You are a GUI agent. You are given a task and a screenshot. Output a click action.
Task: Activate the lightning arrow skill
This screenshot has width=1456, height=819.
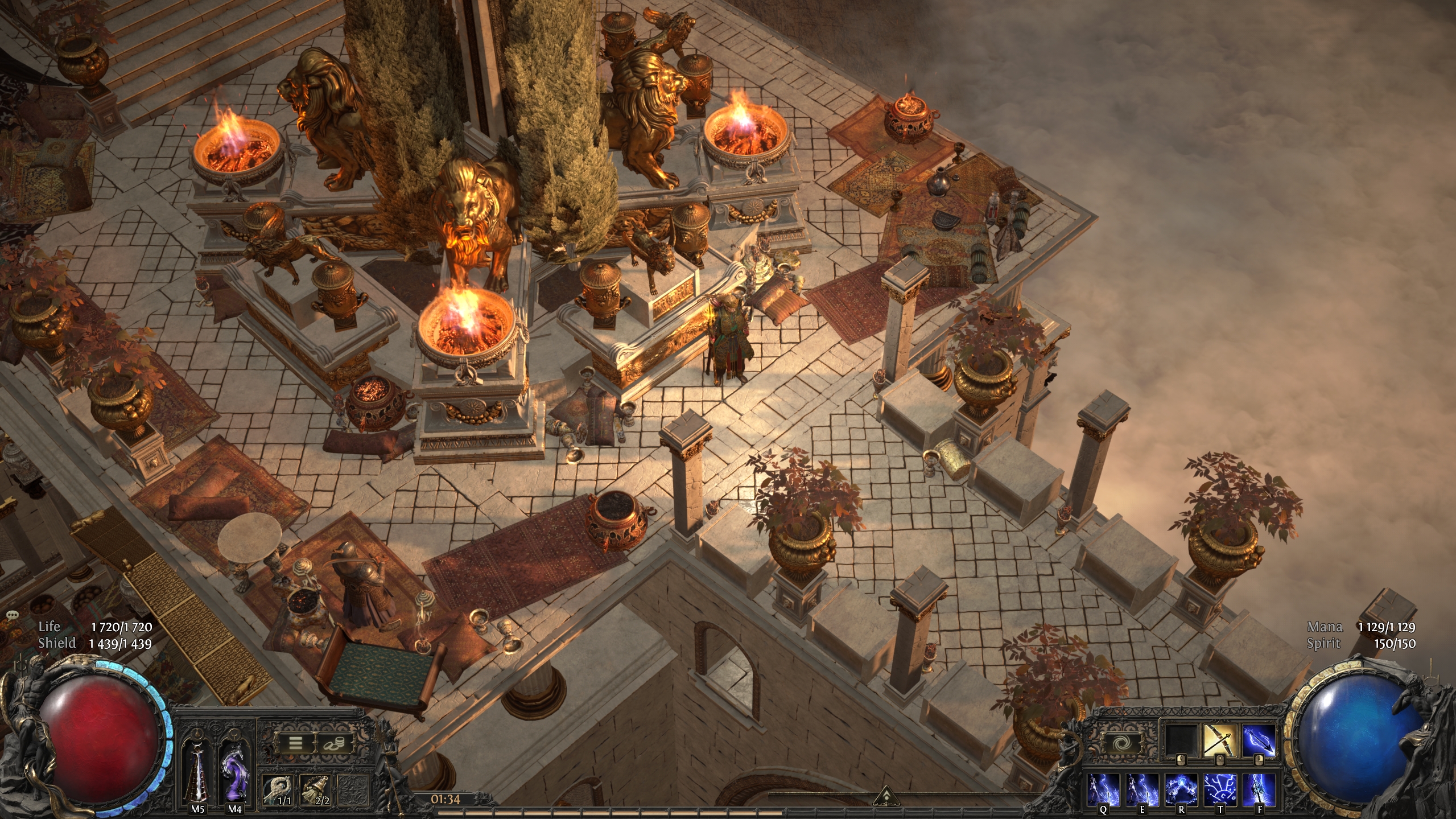[1259, 742]
